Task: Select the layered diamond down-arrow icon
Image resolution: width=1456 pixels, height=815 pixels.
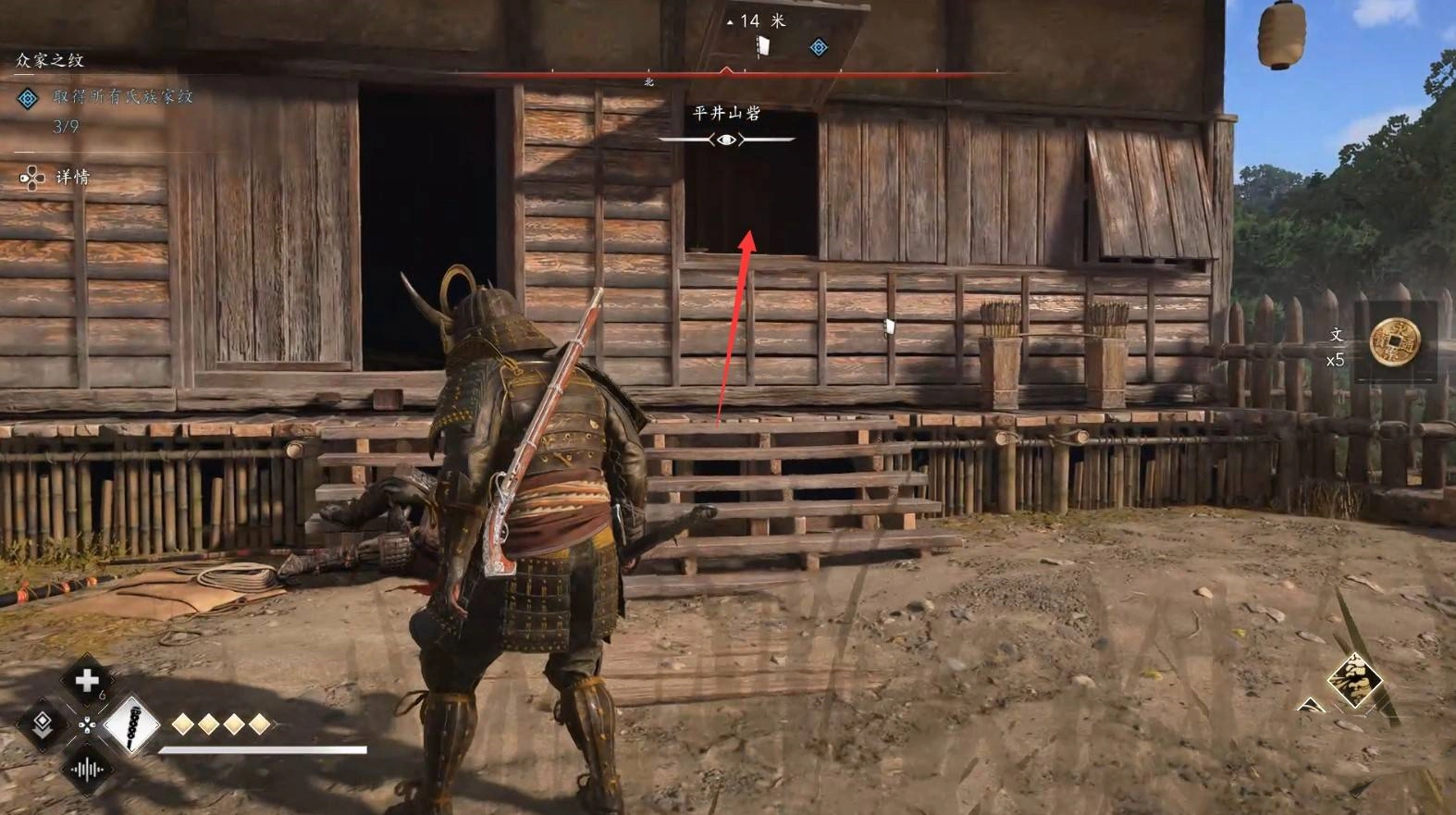Action: click(42, 724)
